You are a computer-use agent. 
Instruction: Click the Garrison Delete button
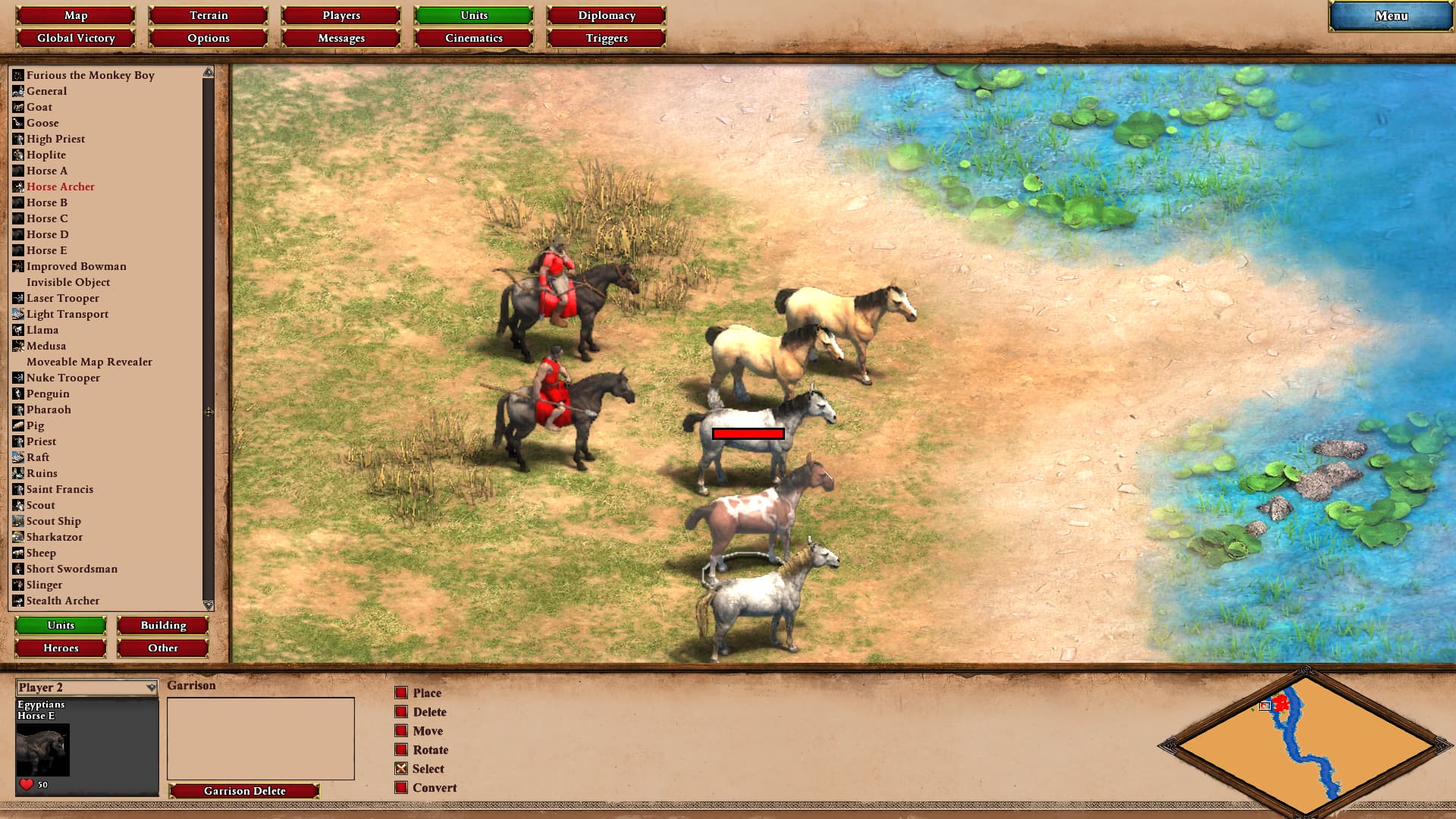(244, 791)
